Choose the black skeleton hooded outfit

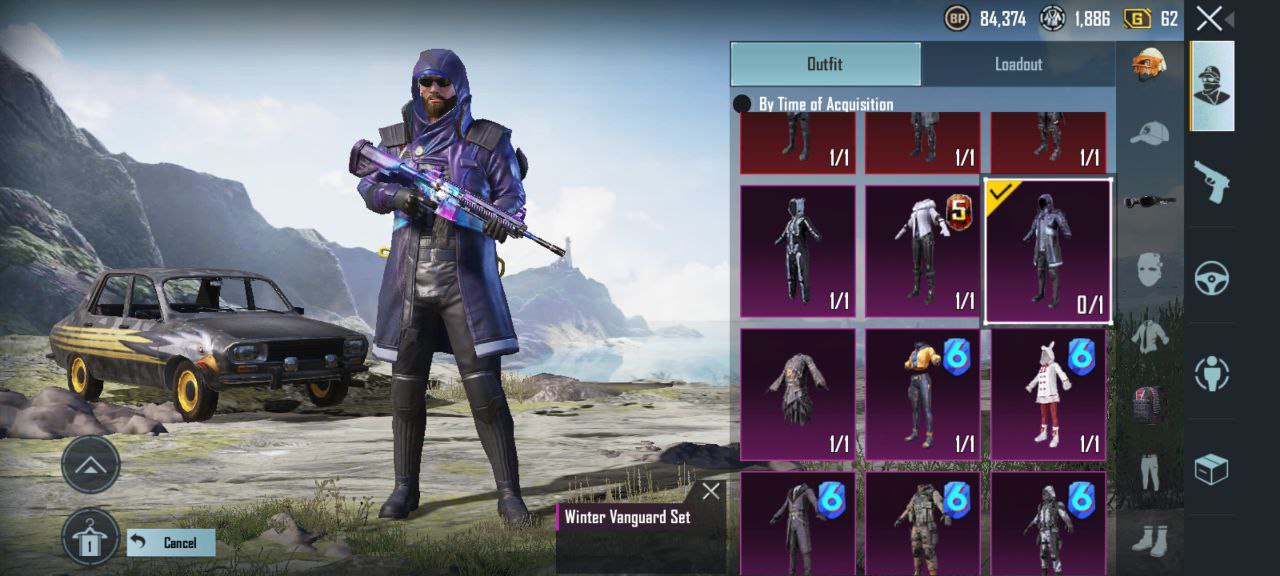(x=798, y=252)
